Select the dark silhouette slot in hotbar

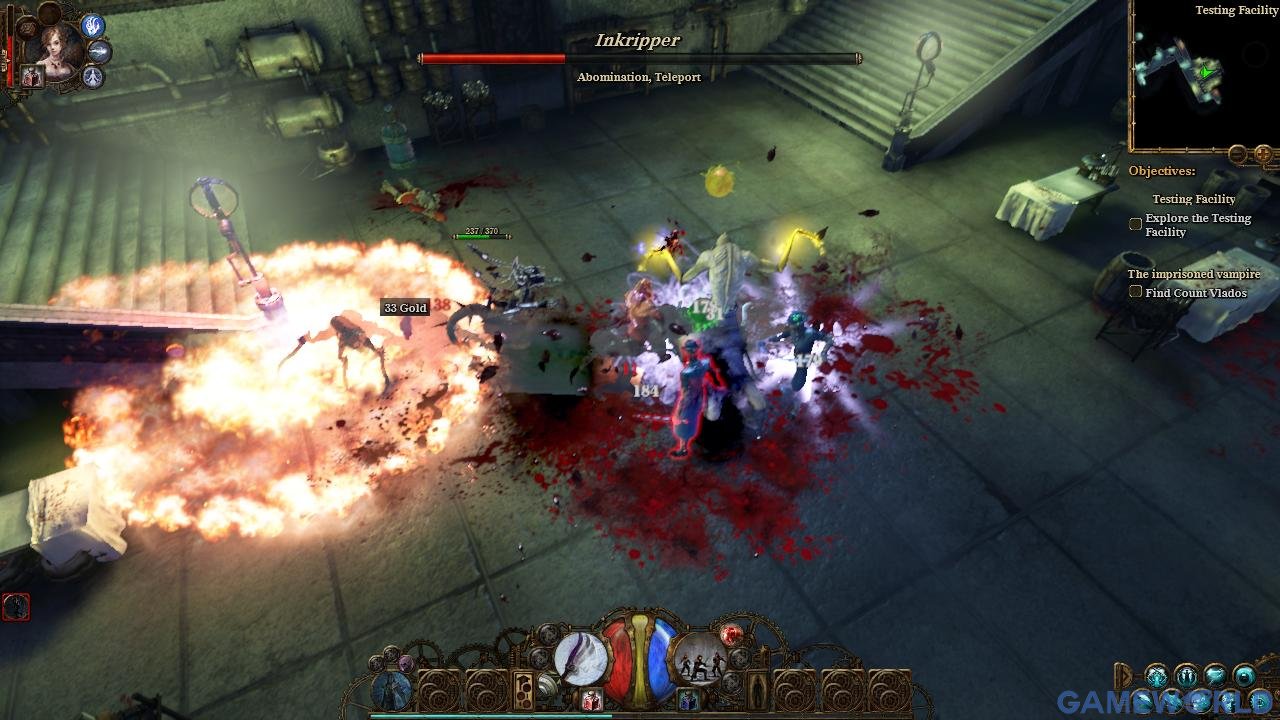pos(756,690)
